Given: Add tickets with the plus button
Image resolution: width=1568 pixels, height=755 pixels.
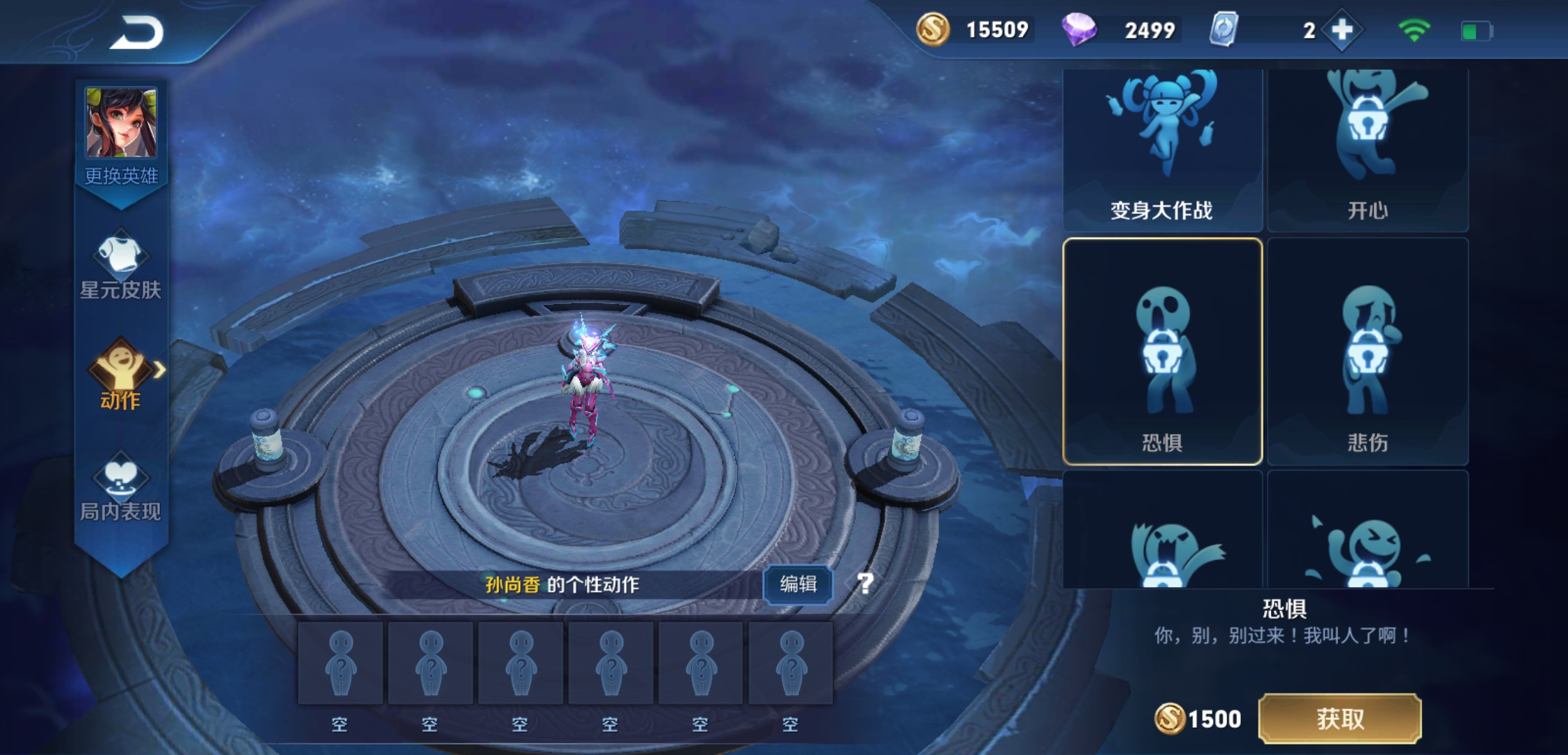Looking at the screenshot, I should (x=1342, y=30).
